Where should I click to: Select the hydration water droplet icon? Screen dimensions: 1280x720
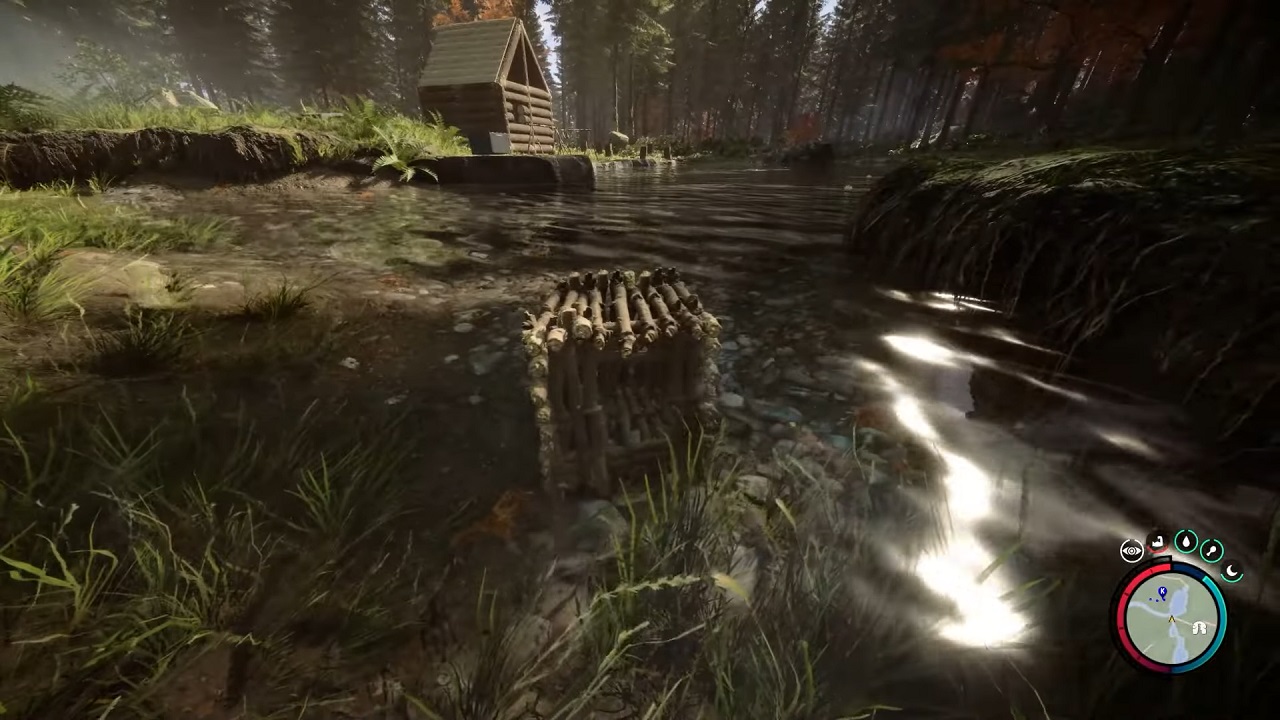[1186, 542]
